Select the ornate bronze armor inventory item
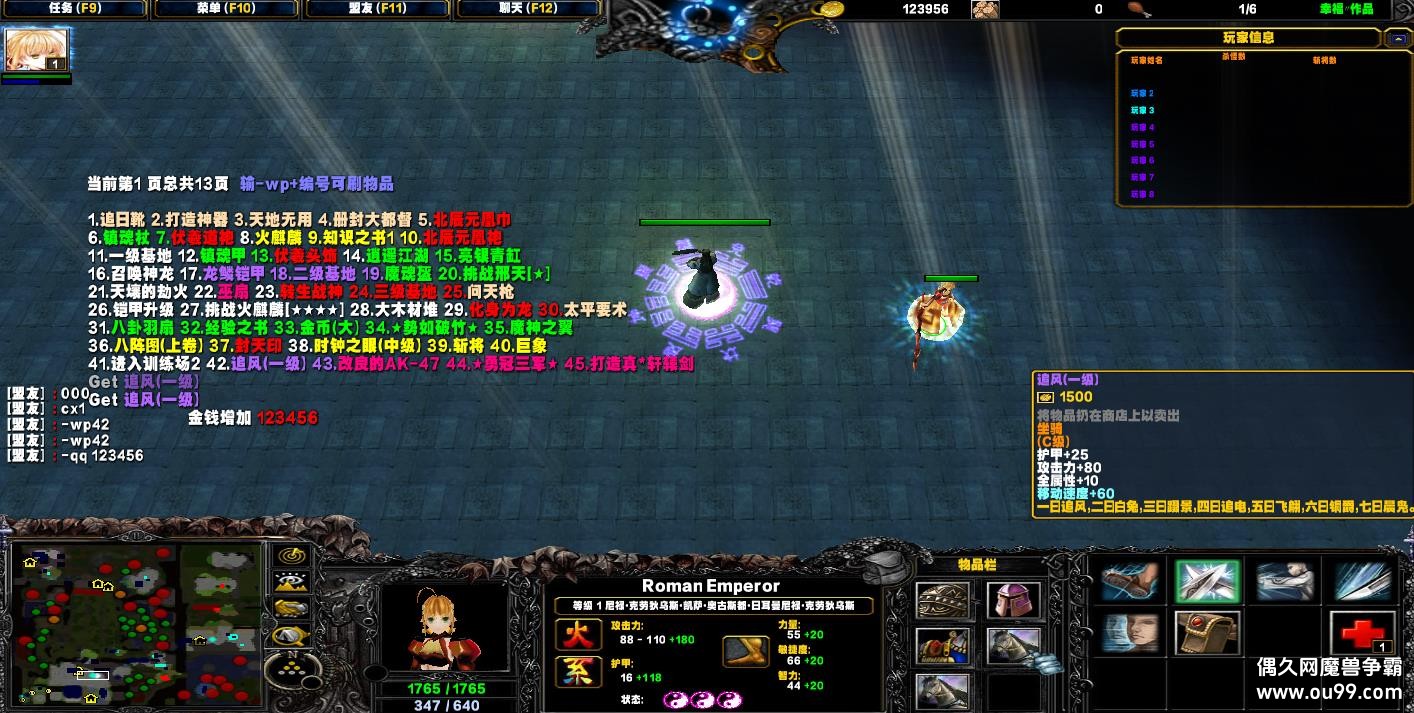The height and width of the screenshot is (713, 1414). point(942,601)
